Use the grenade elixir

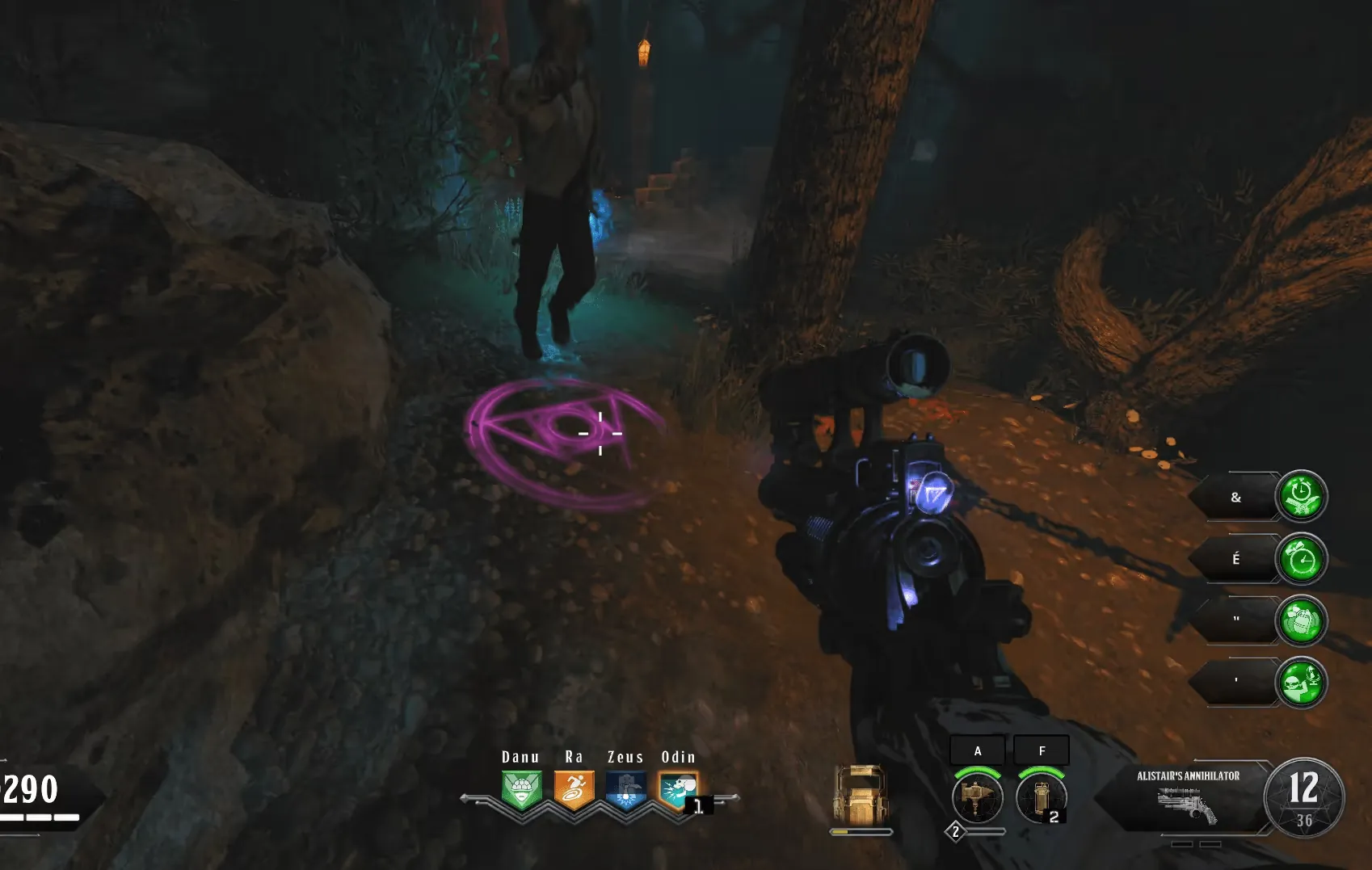tap(1301, 620)
